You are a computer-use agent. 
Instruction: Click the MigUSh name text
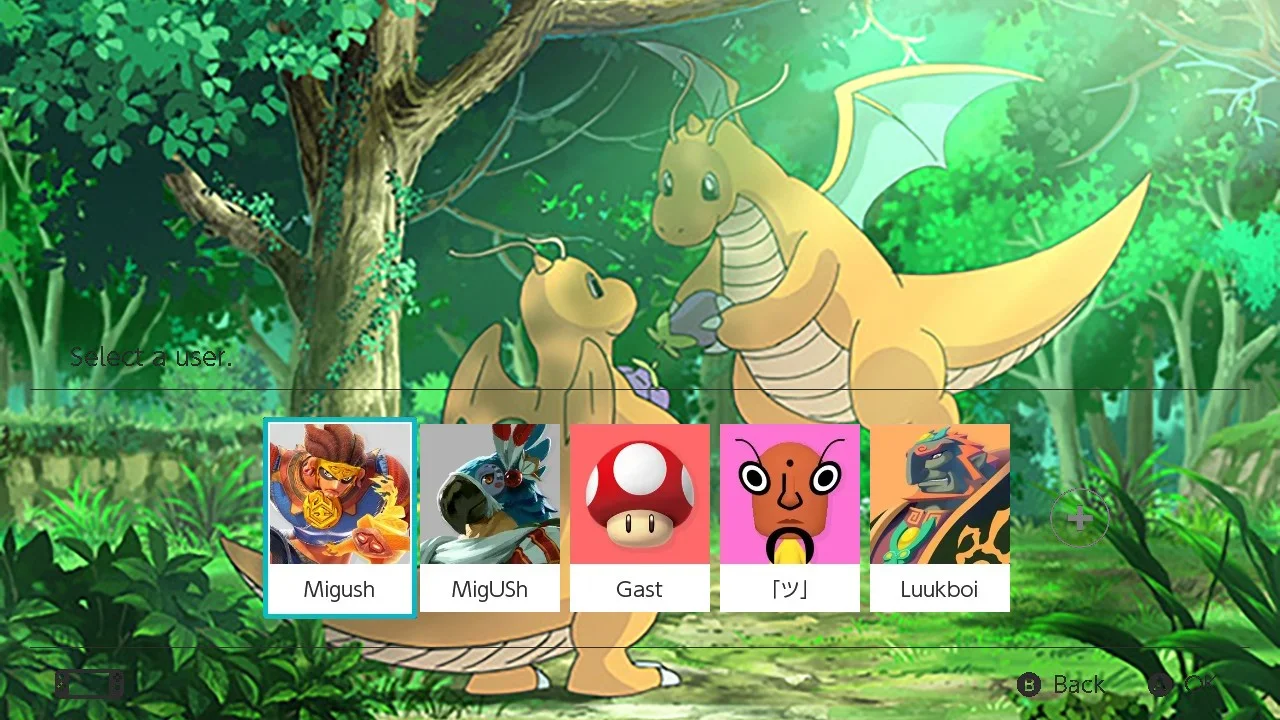coord(489,589)
